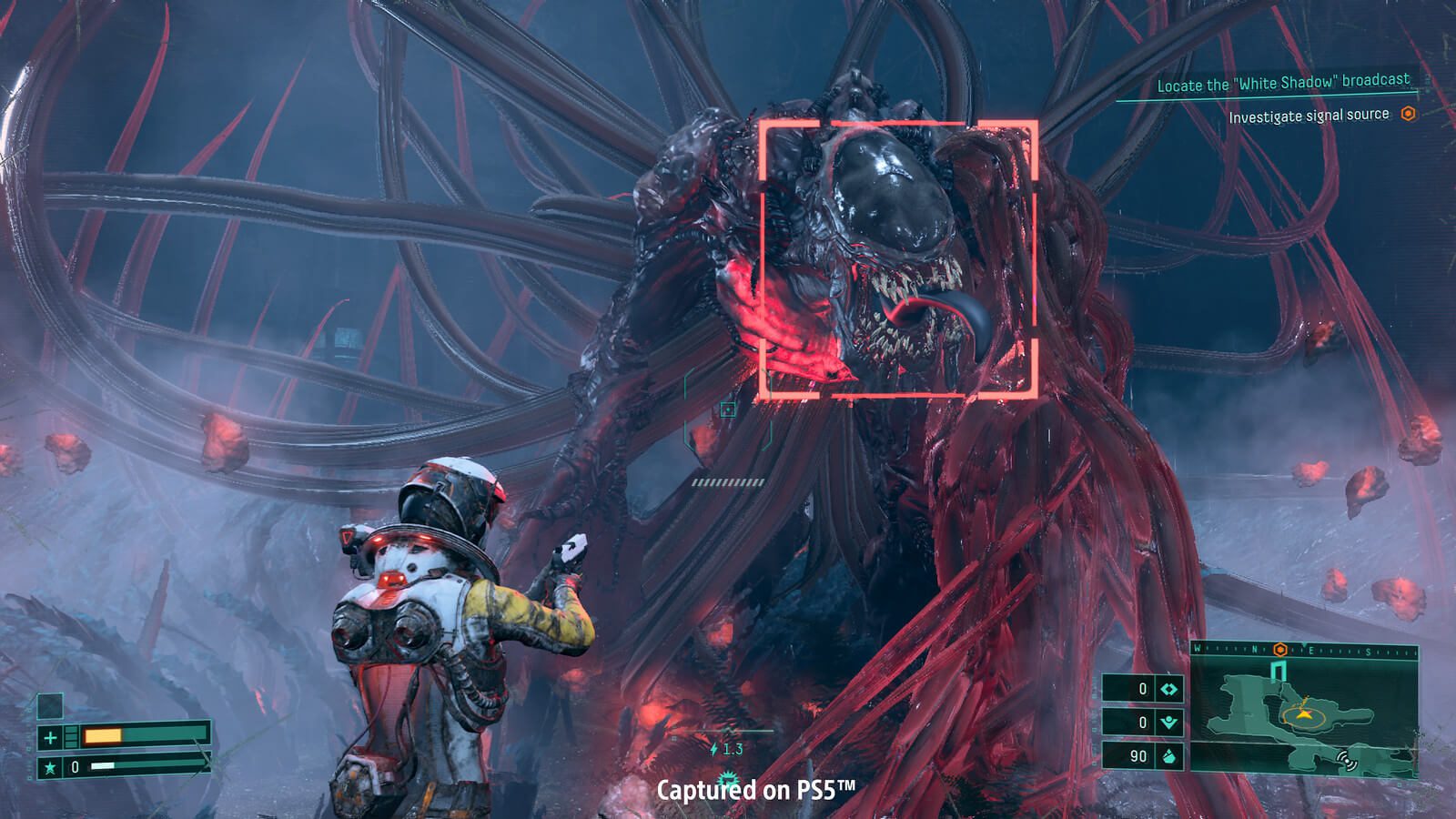Click the health cross icon

tap(50, 737)
